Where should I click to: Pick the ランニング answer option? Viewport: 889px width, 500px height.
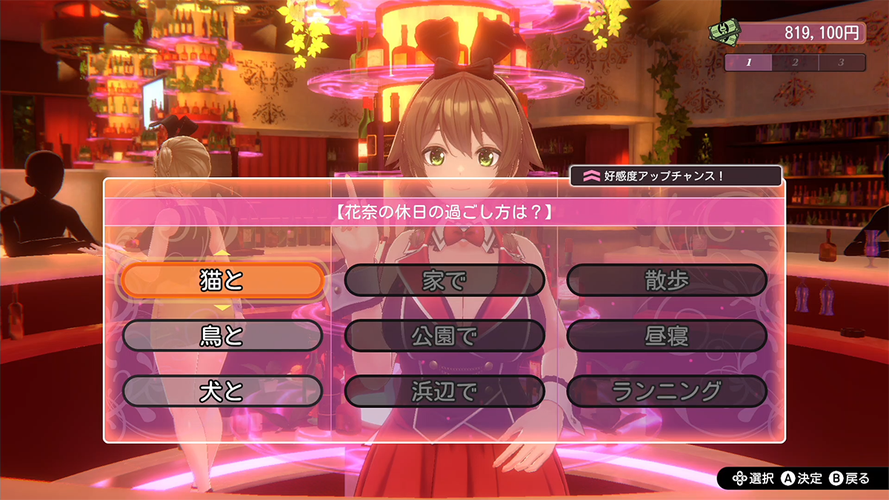tap(667, 391)
